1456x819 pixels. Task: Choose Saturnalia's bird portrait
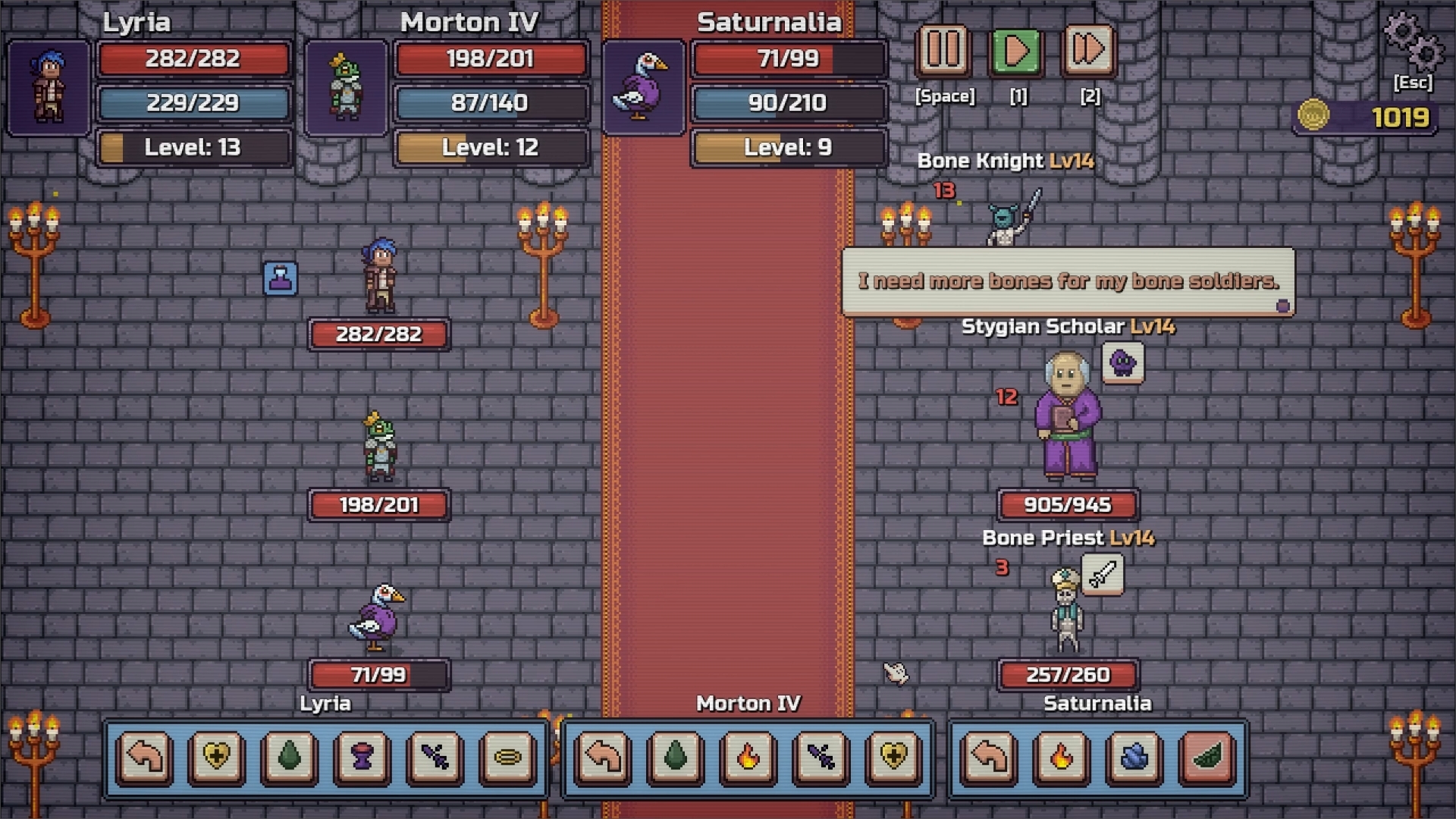coord(643,88)
